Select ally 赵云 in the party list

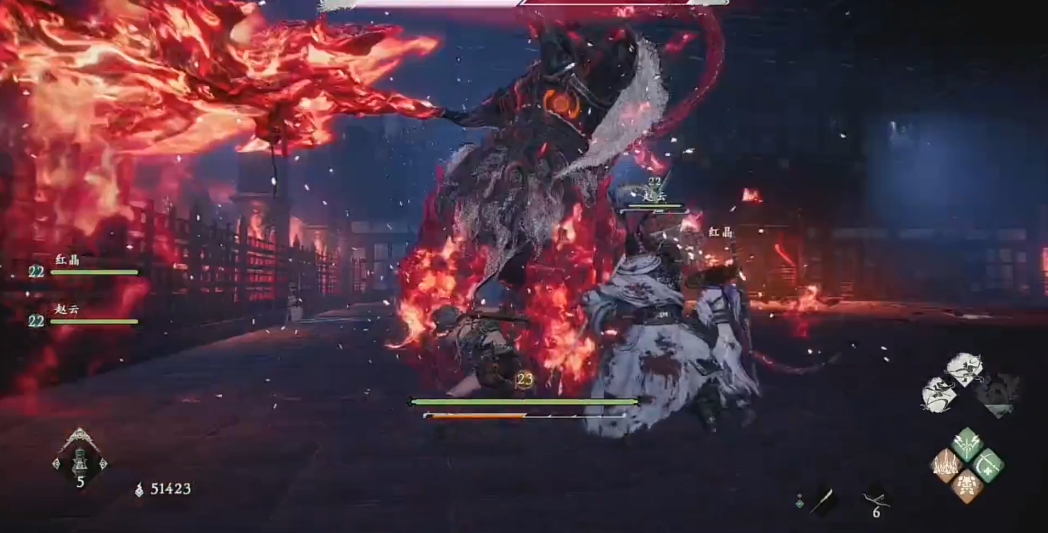pos(85,316)
